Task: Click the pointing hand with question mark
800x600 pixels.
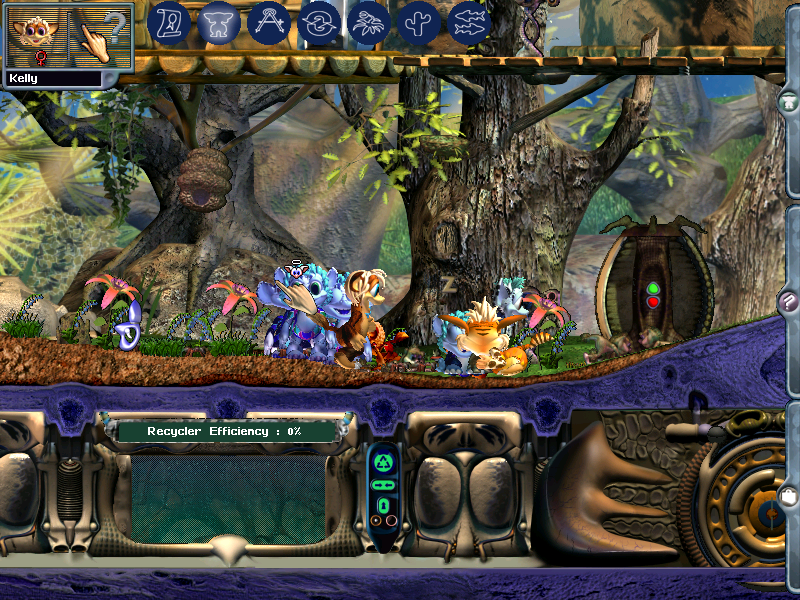Action: (103, 36)
